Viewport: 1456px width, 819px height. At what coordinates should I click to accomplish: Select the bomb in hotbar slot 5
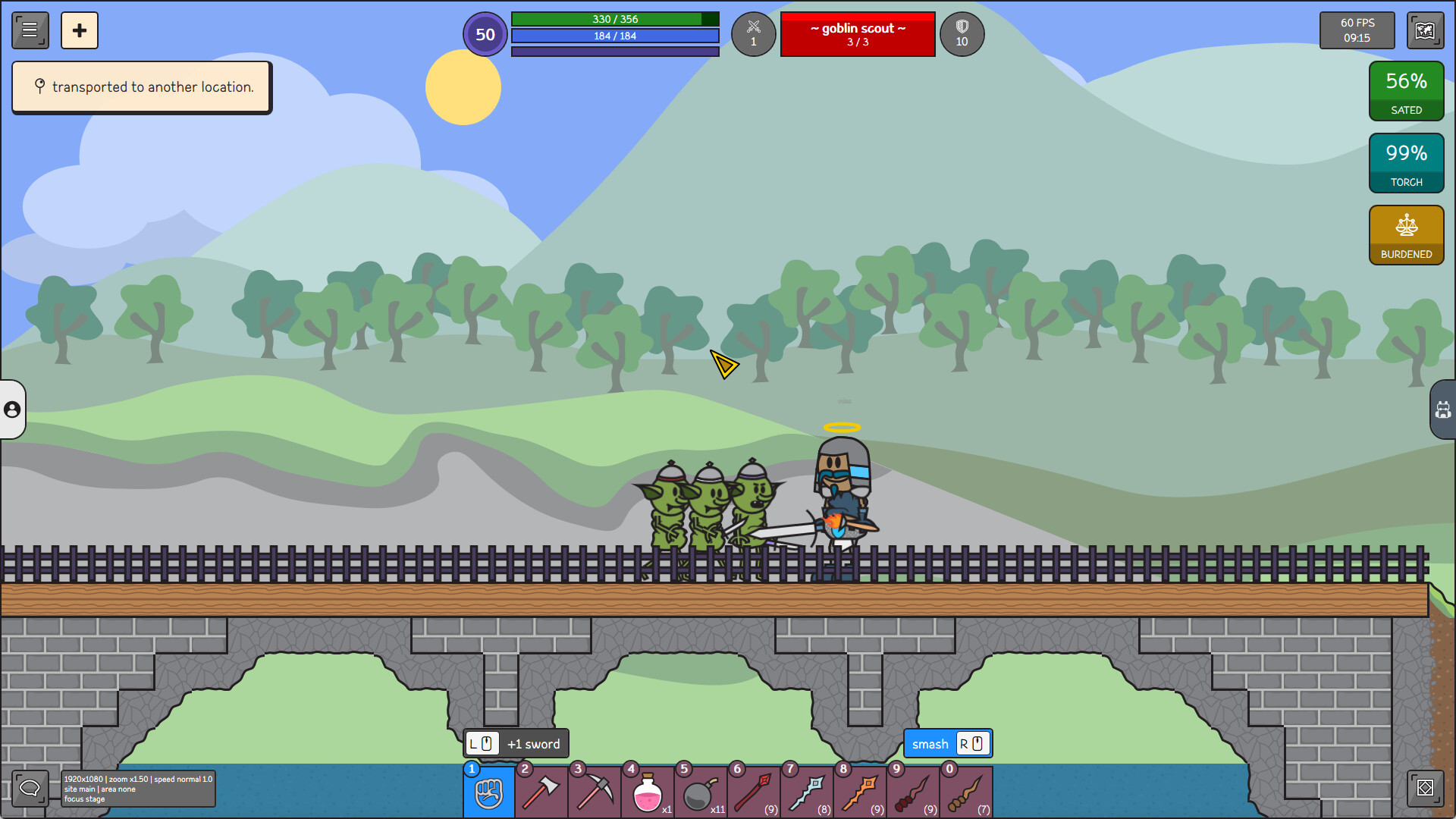(x=701, y=791)
